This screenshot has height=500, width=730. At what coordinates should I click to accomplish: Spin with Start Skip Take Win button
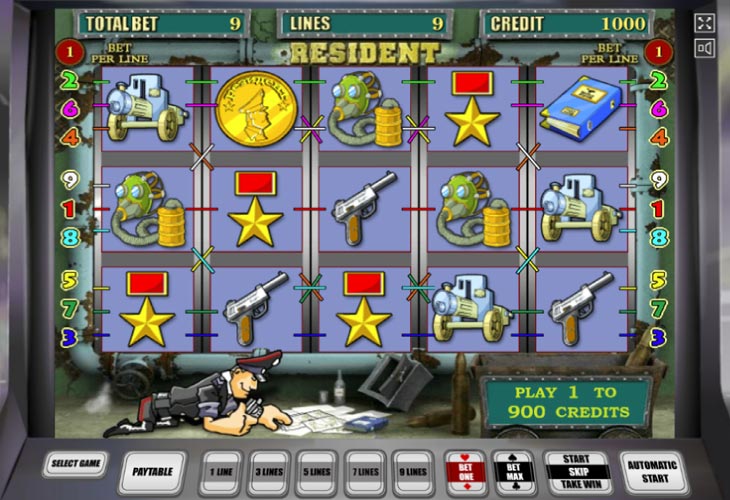pos(577,471)
